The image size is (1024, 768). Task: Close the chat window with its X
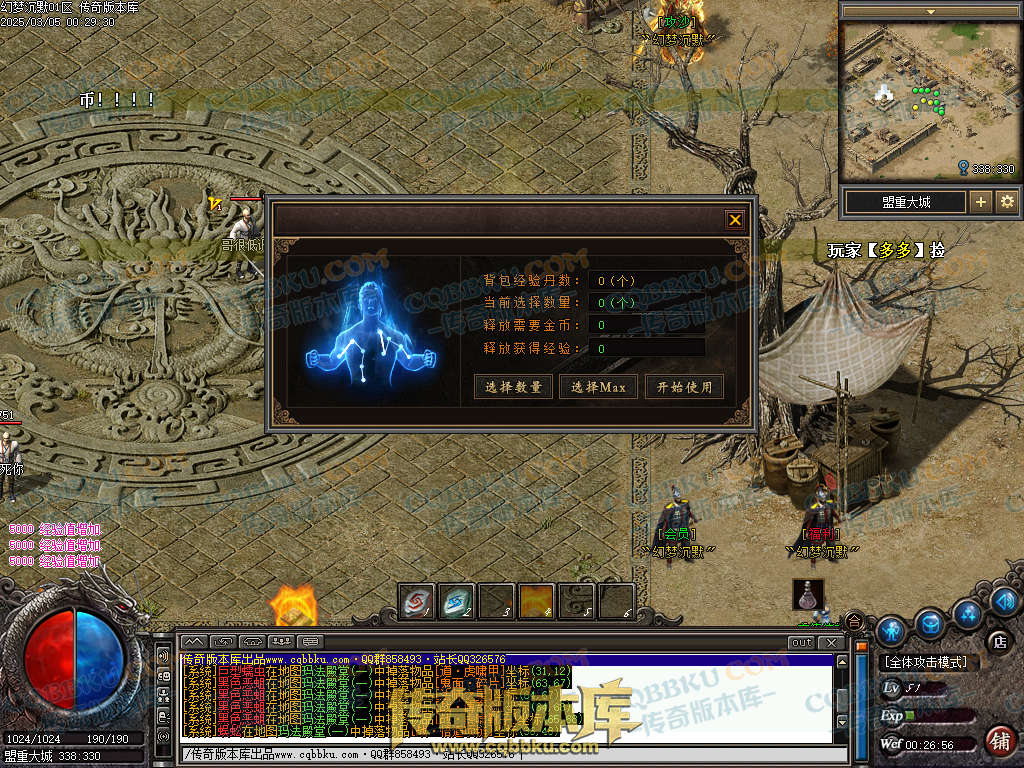829,642
